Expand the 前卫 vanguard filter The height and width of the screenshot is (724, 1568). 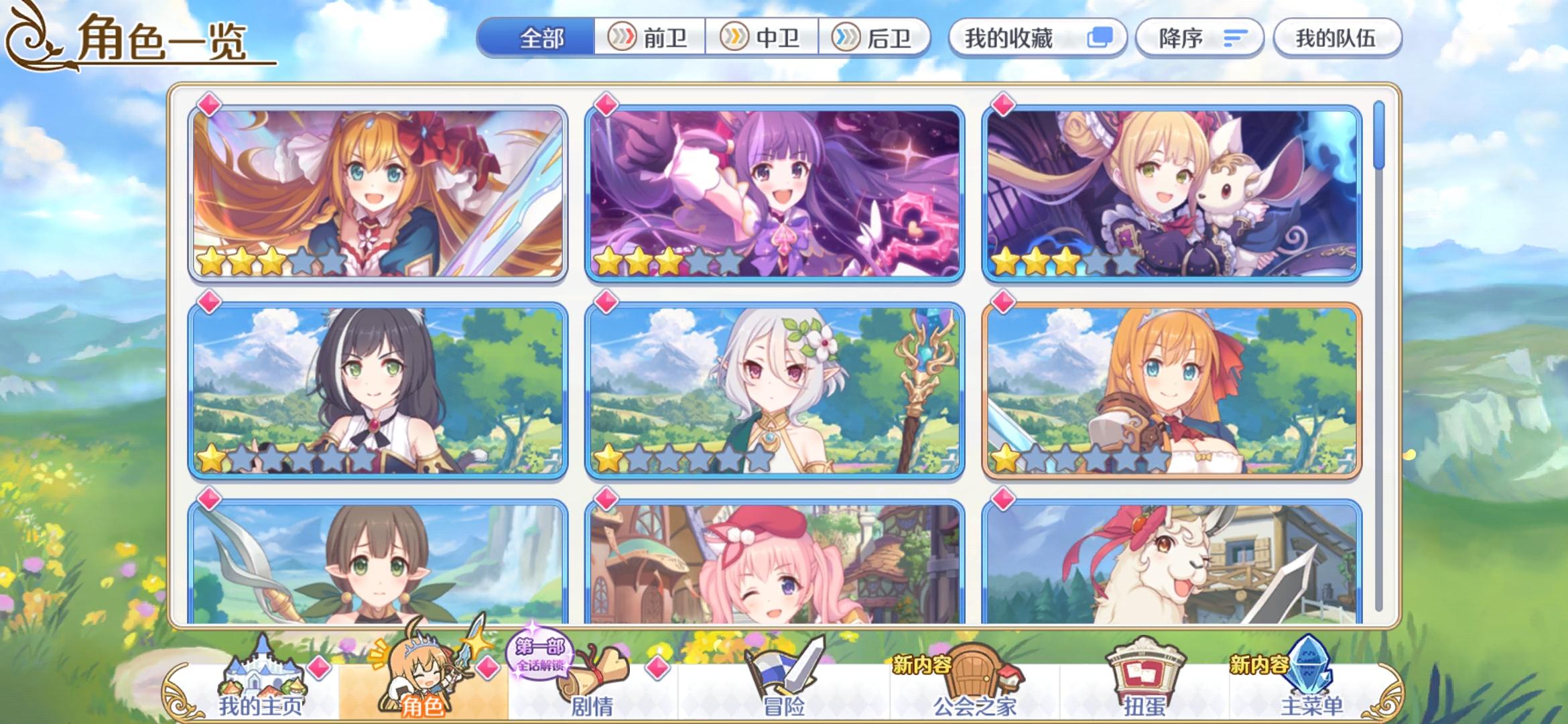click(652, 39)
